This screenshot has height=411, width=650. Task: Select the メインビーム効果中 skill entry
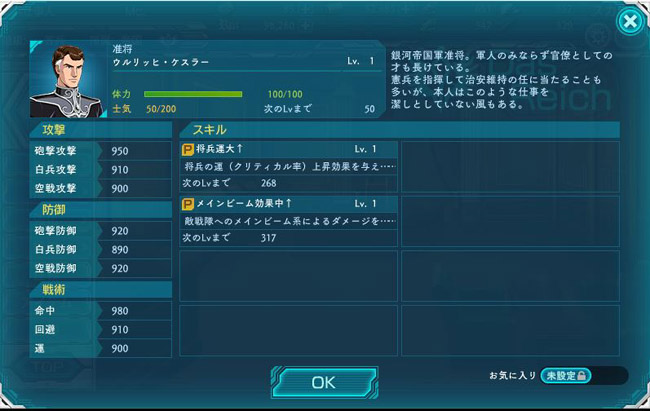[288, 220]
